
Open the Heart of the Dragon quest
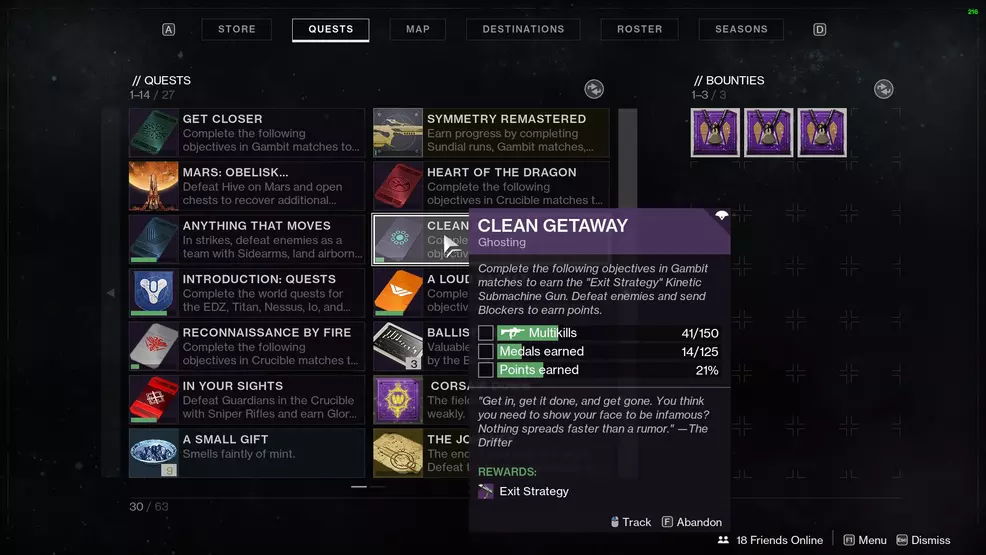pyautogui.click(x=491, y=186)
